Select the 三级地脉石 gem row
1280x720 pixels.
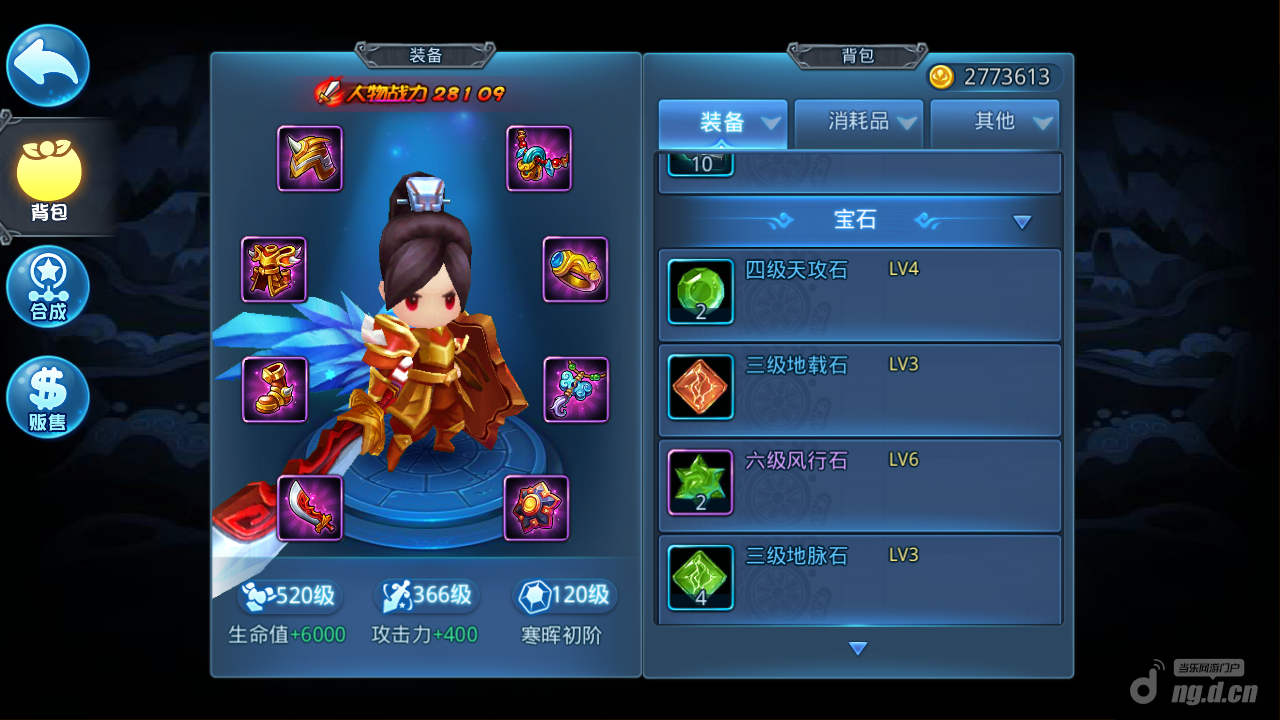pyautogui.click(x=860, y=579)
